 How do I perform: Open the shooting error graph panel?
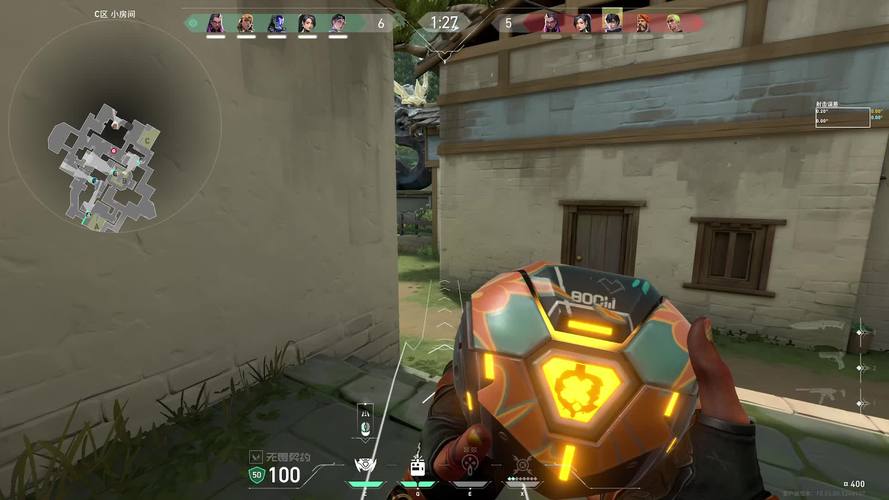[841, 115]
